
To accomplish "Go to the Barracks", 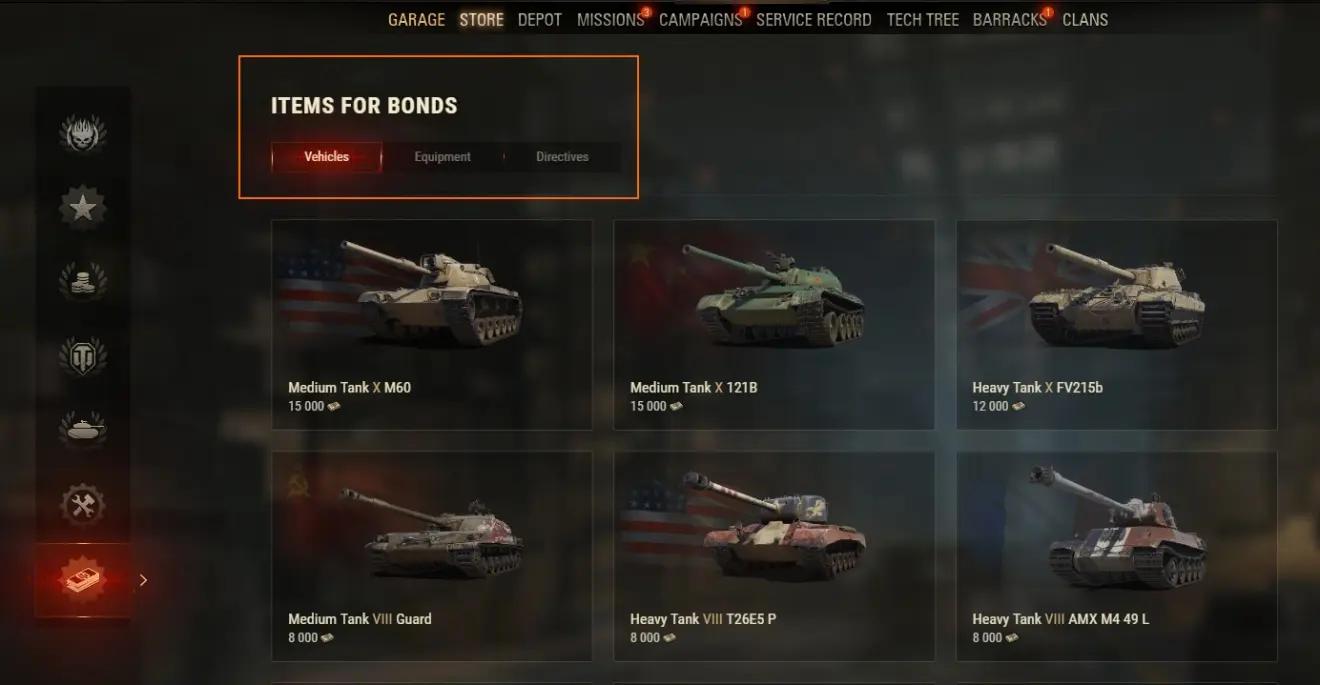I will pos(1009,20).
